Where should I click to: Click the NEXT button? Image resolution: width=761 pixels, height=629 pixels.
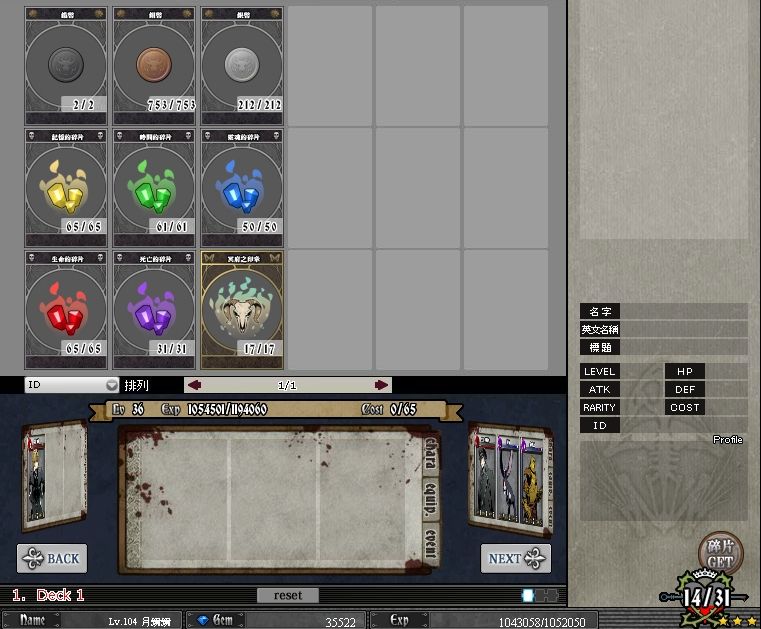coord(515,558)
